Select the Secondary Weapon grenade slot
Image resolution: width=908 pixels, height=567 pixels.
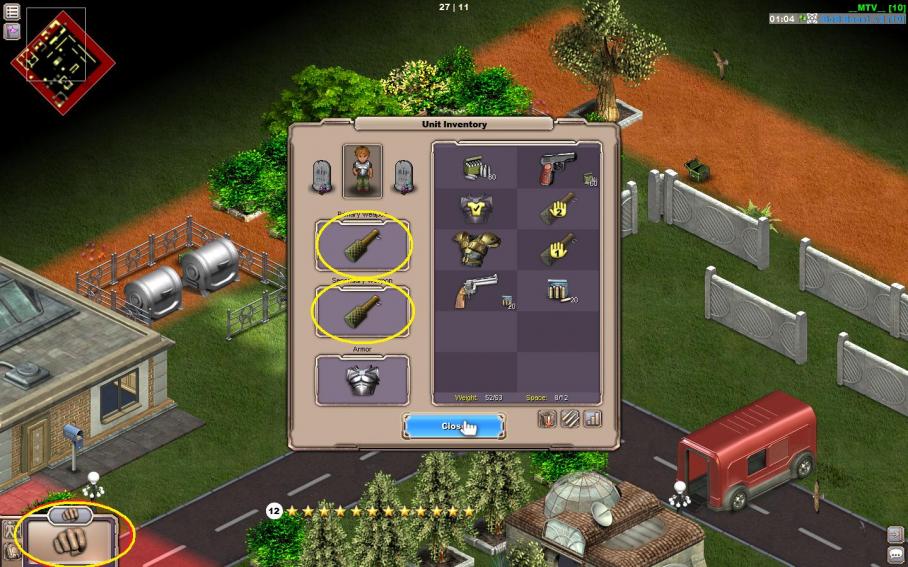(362, 311)
